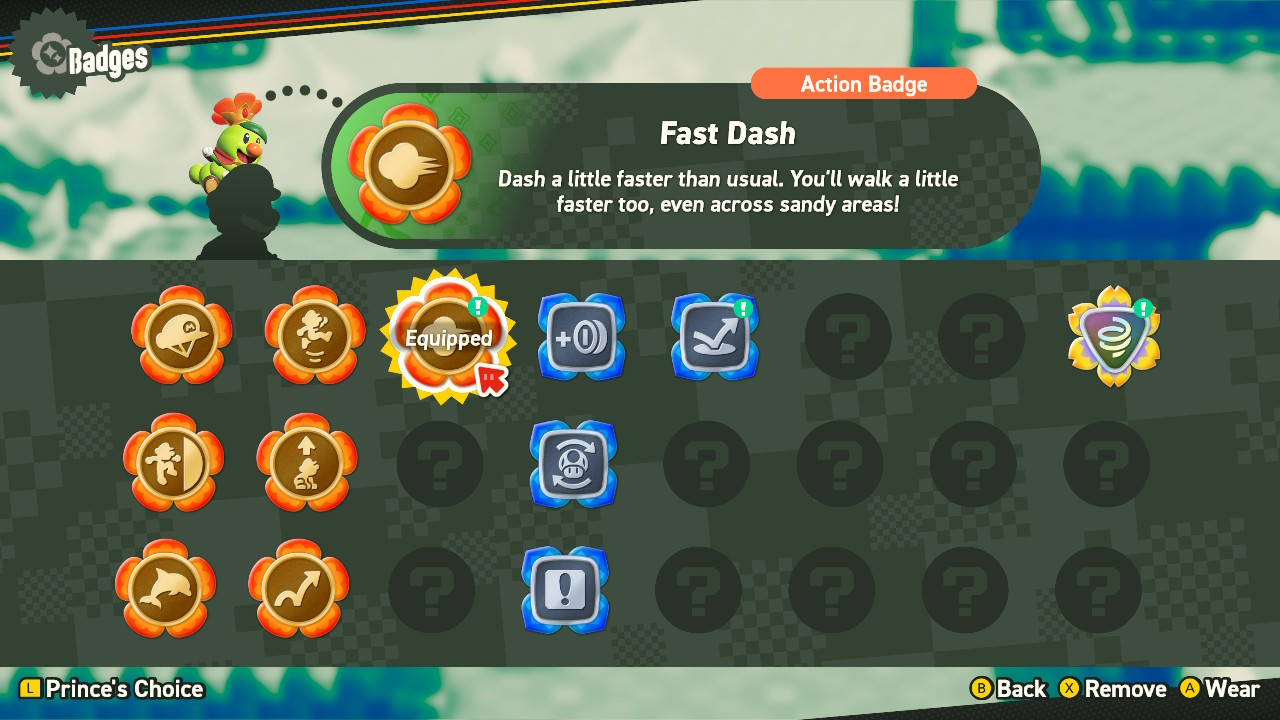Click the Action Badge category label
The image size is (1280, 720).
pos(863,84)
